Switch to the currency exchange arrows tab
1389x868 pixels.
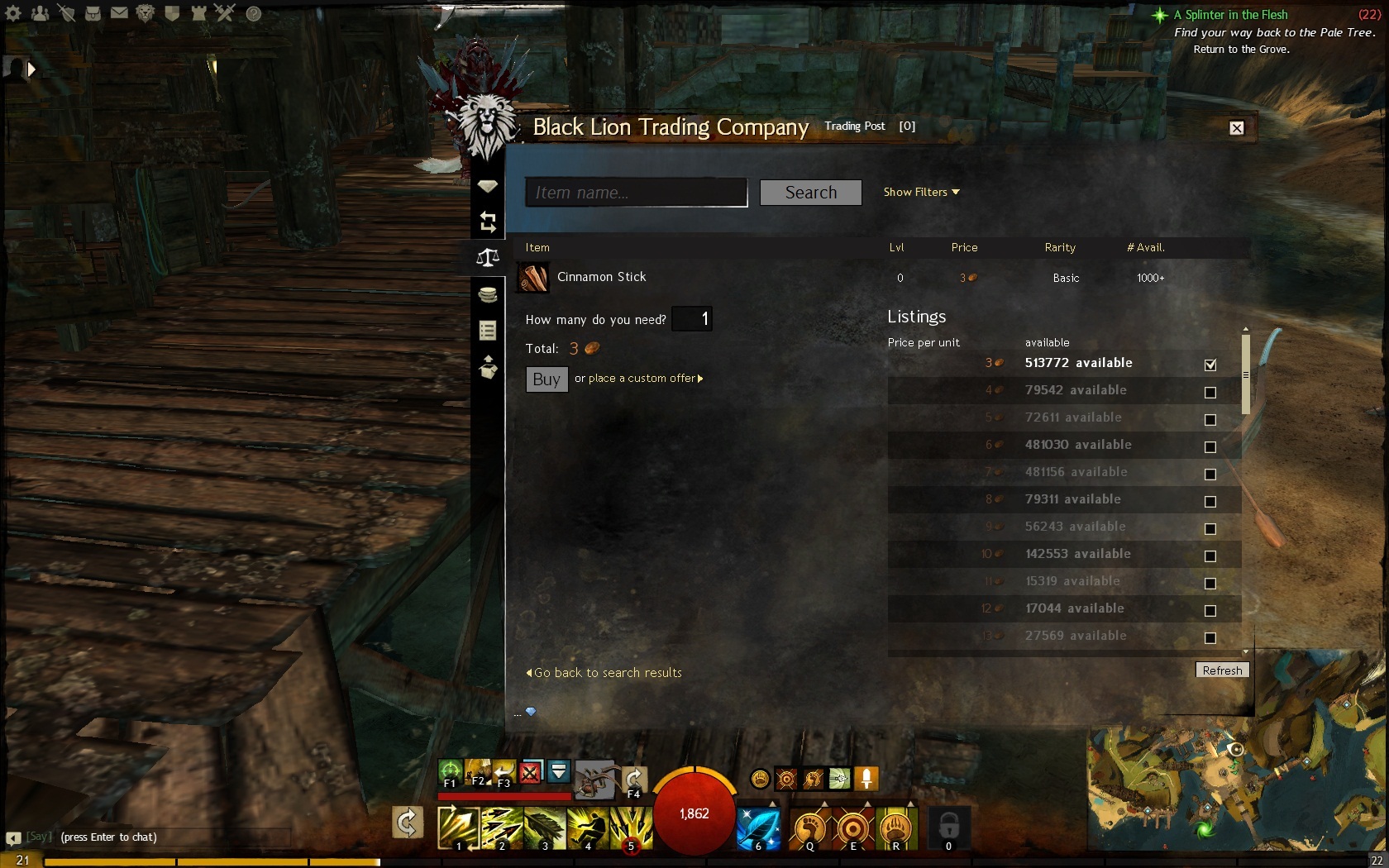488,222
